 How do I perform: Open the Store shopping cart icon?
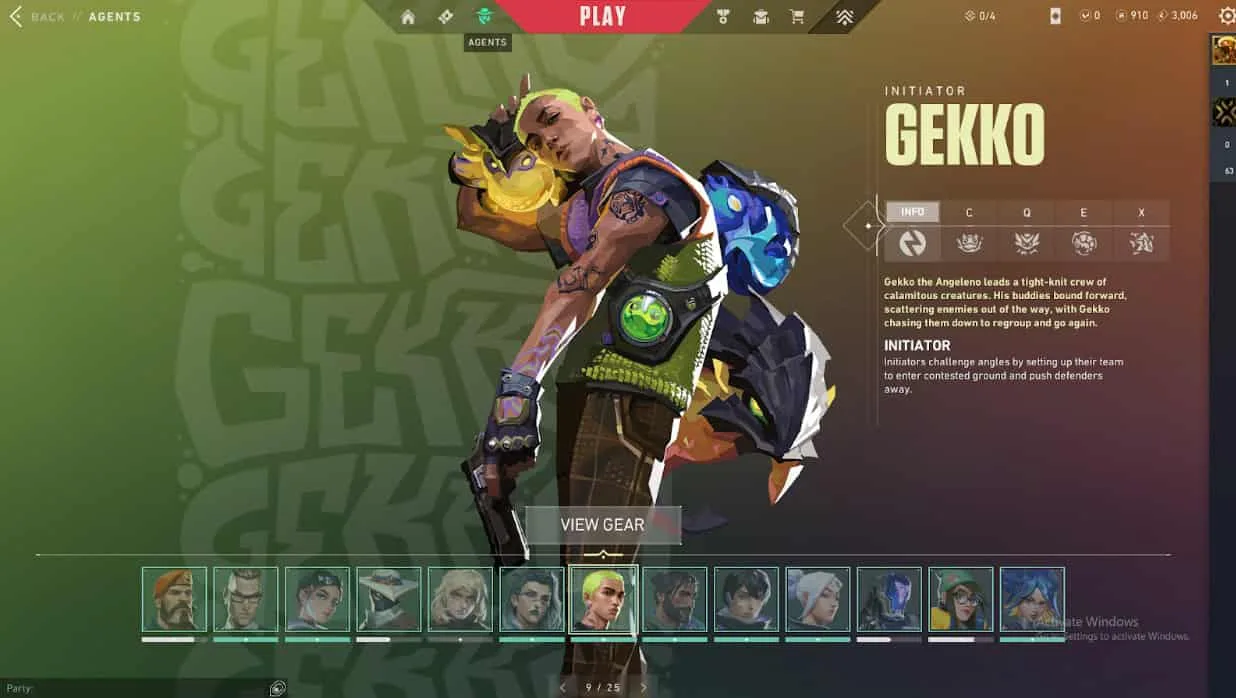(x=797, y=16)
